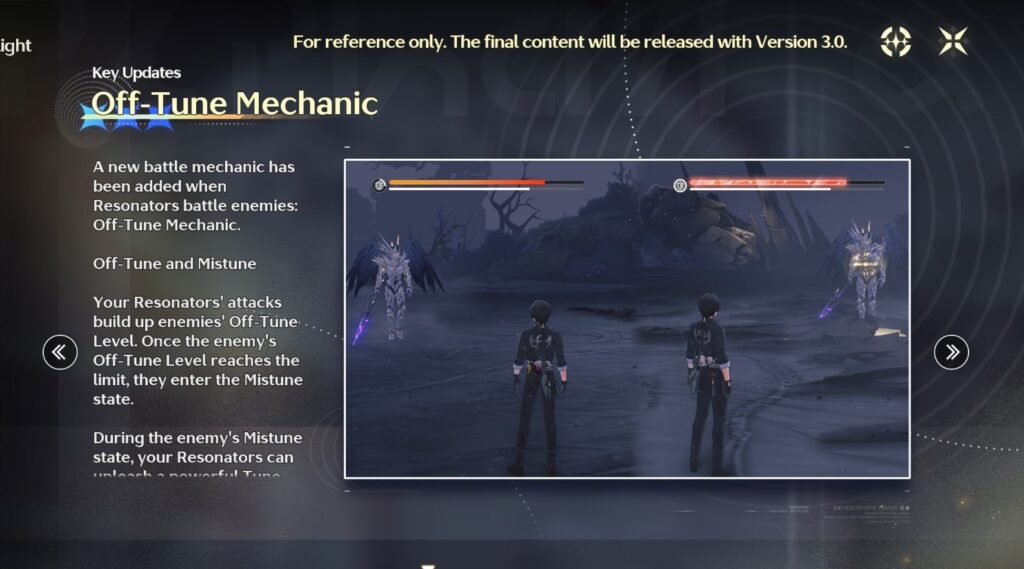Screen dimensions: 1024x569
Task: Enlarge the Off-Tune Mechanic preview image
Action: coord(627,318)
